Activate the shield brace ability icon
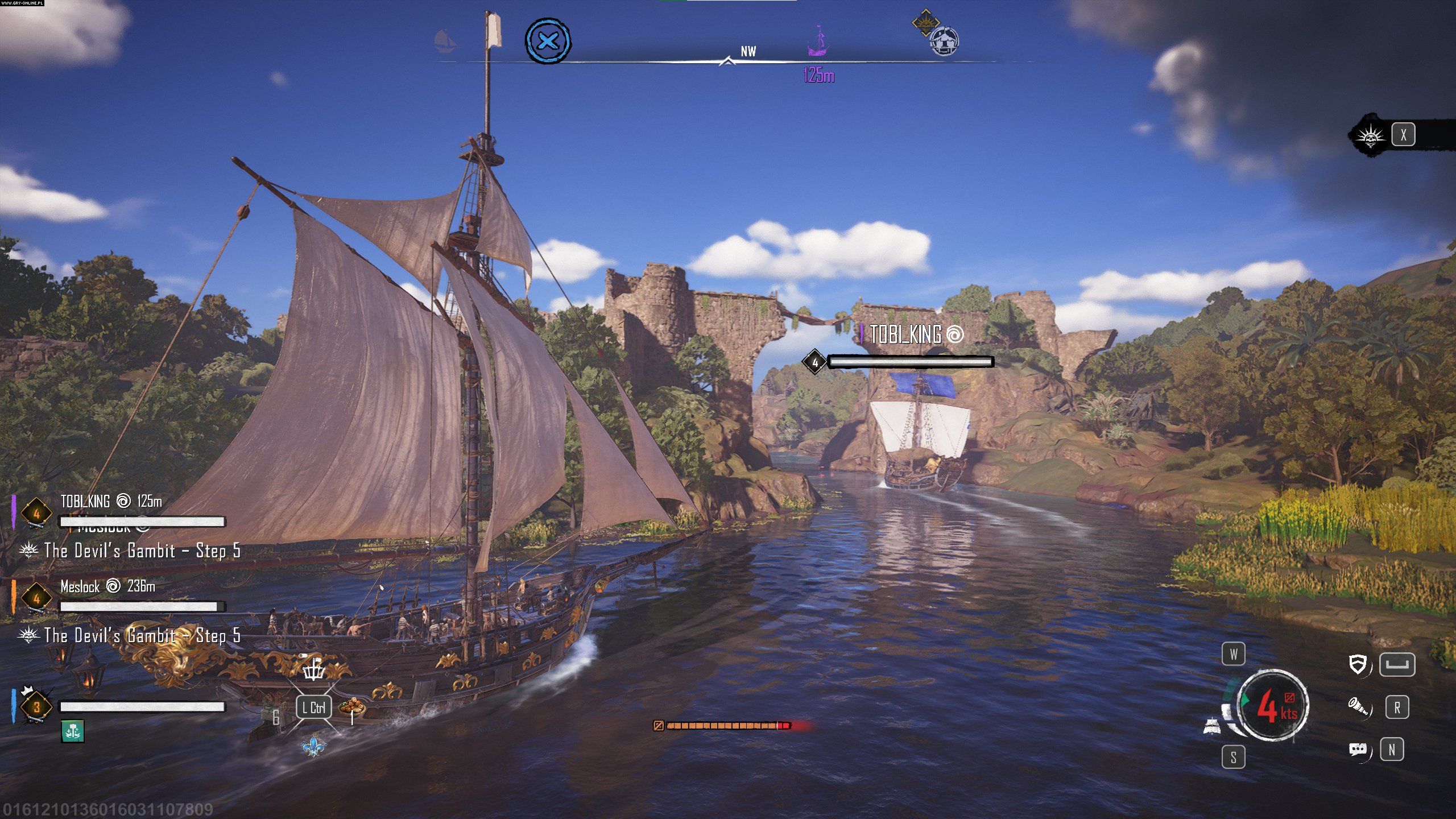Screen dimensions: 1456x819 click(x=1358, y=664)
